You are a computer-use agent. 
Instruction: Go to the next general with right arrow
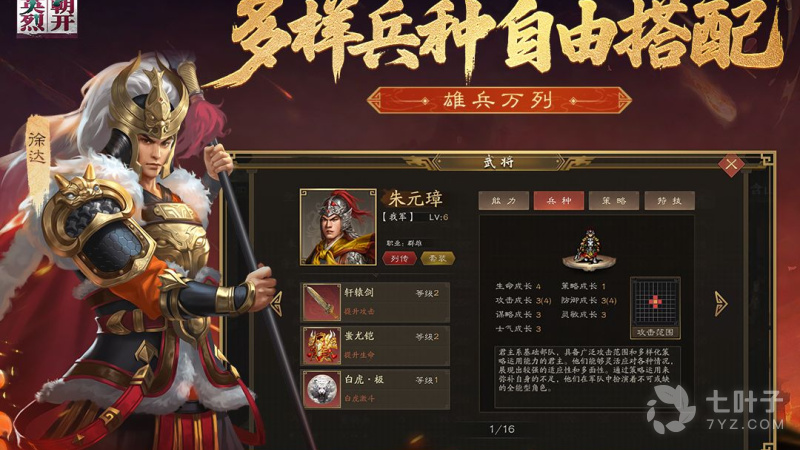click(720, 303)
